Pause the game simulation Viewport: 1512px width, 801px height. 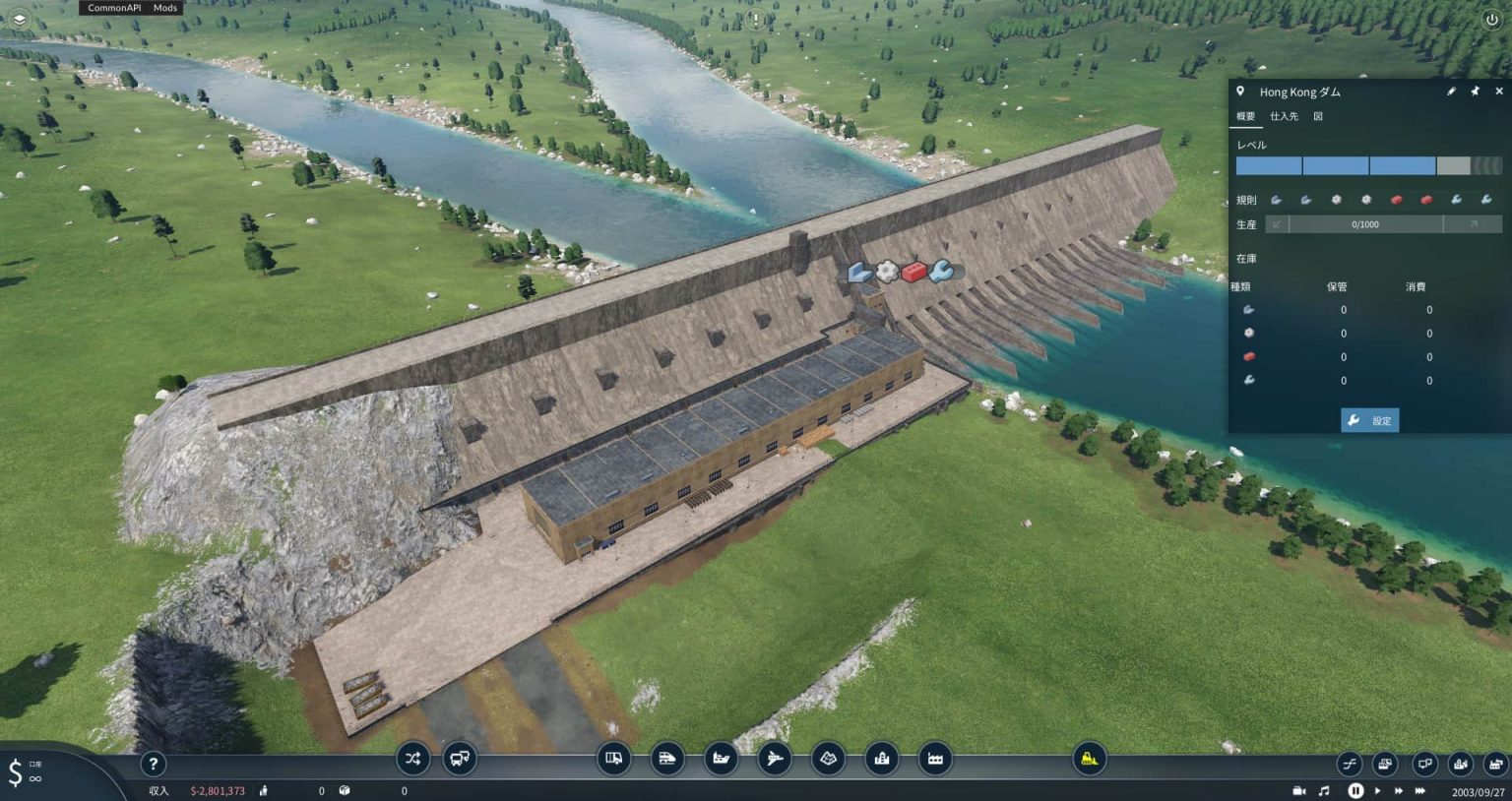(x=1355, y=790)
